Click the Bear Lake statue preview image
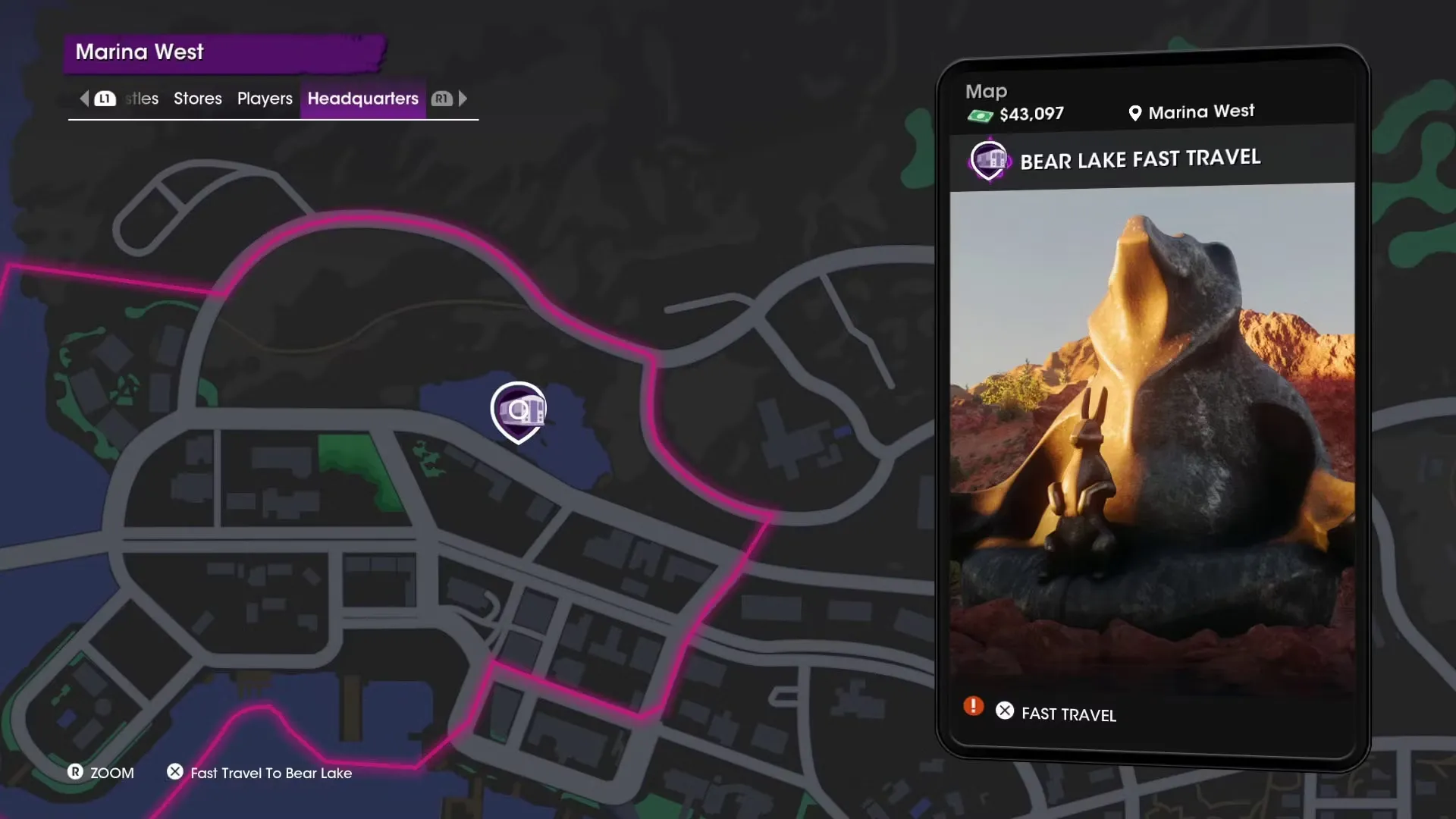The width and height of the screenshot is (1456, 819). pyautogui.click(x=1152, y=440)
